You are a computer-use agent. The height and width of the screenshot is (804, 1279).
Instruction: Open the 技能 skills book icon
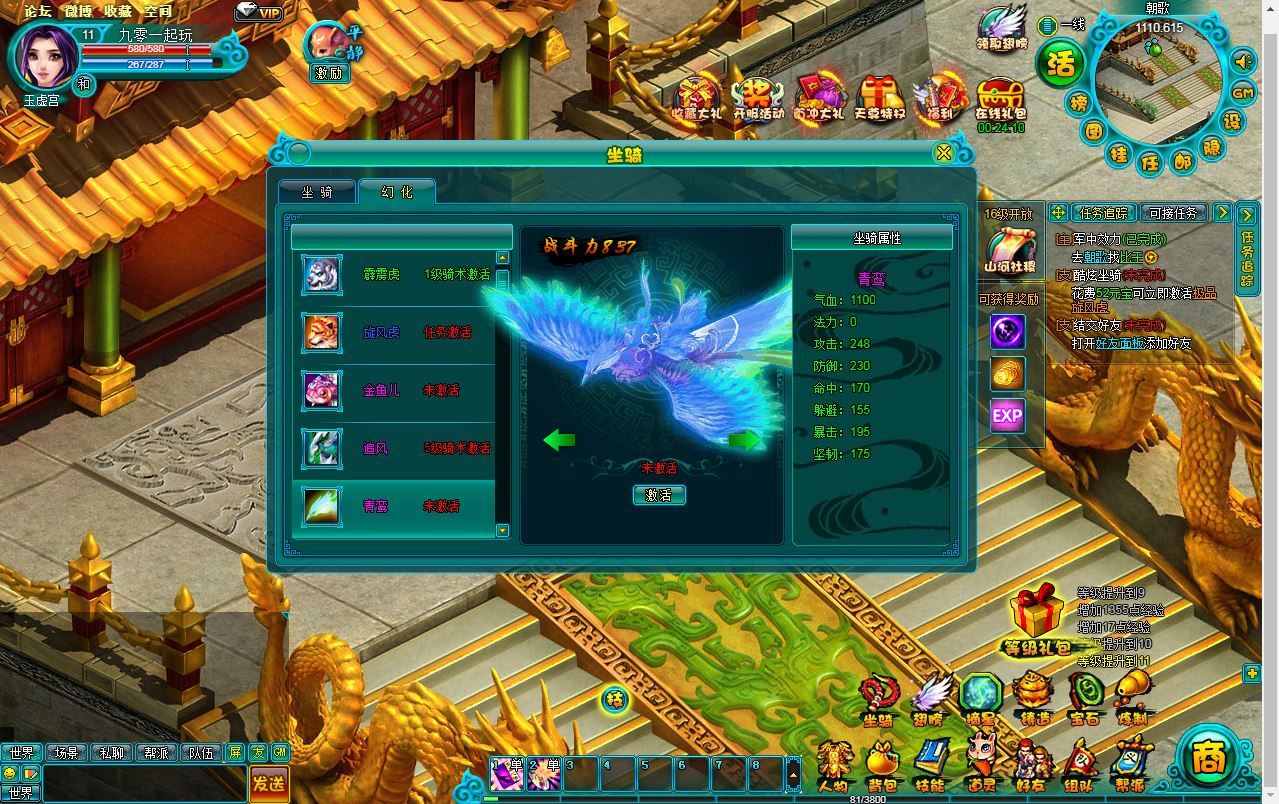pos(931,766)
